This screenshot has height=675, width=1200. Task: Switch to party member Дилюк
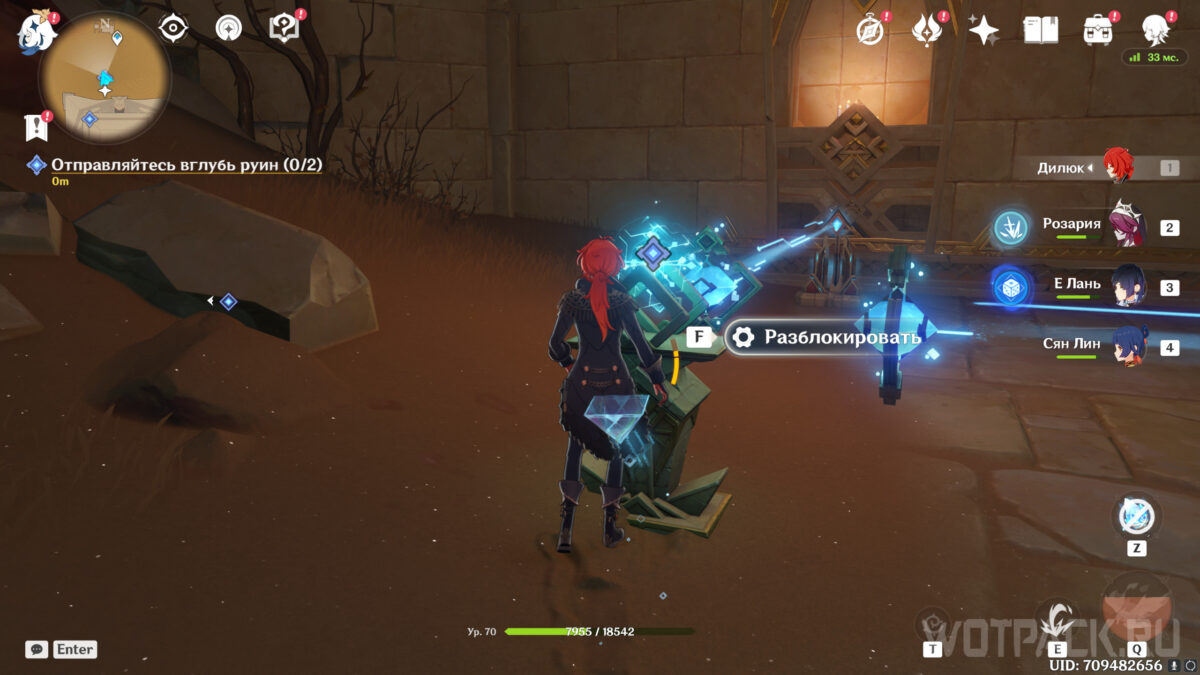click(x=1117, y=167)
